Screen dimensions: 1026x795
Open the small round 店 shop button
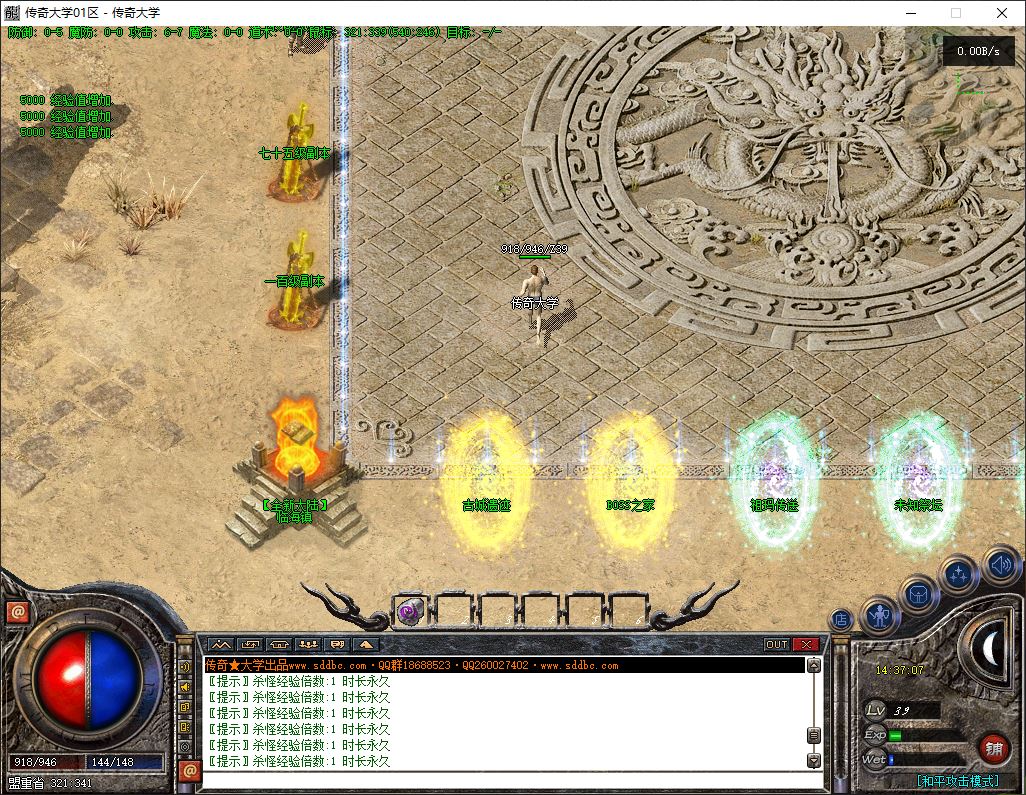[x=841, y=620]
